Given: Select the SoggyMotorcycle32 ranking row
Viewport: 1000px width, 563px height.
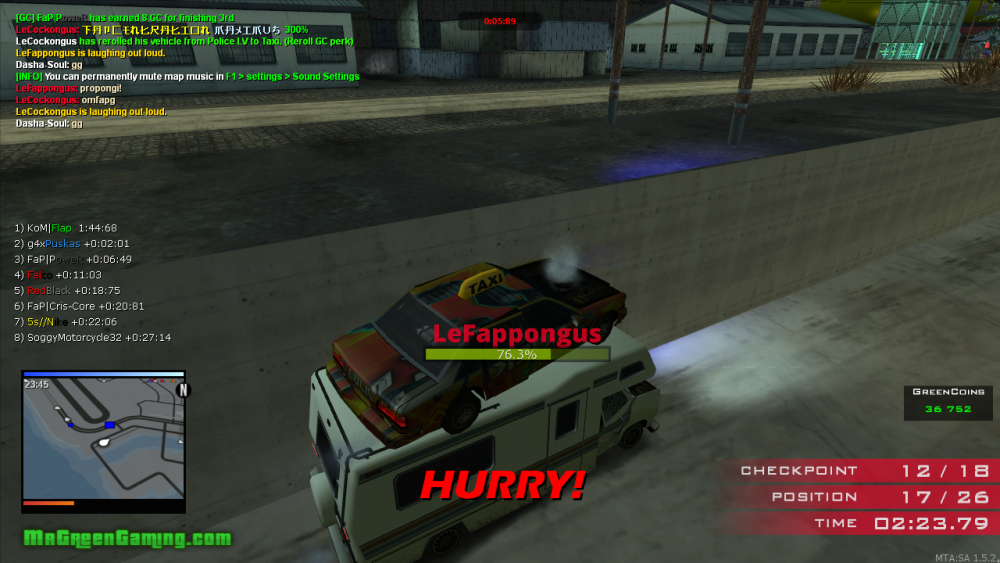Looking at the screenshot, I should point(92,338).
